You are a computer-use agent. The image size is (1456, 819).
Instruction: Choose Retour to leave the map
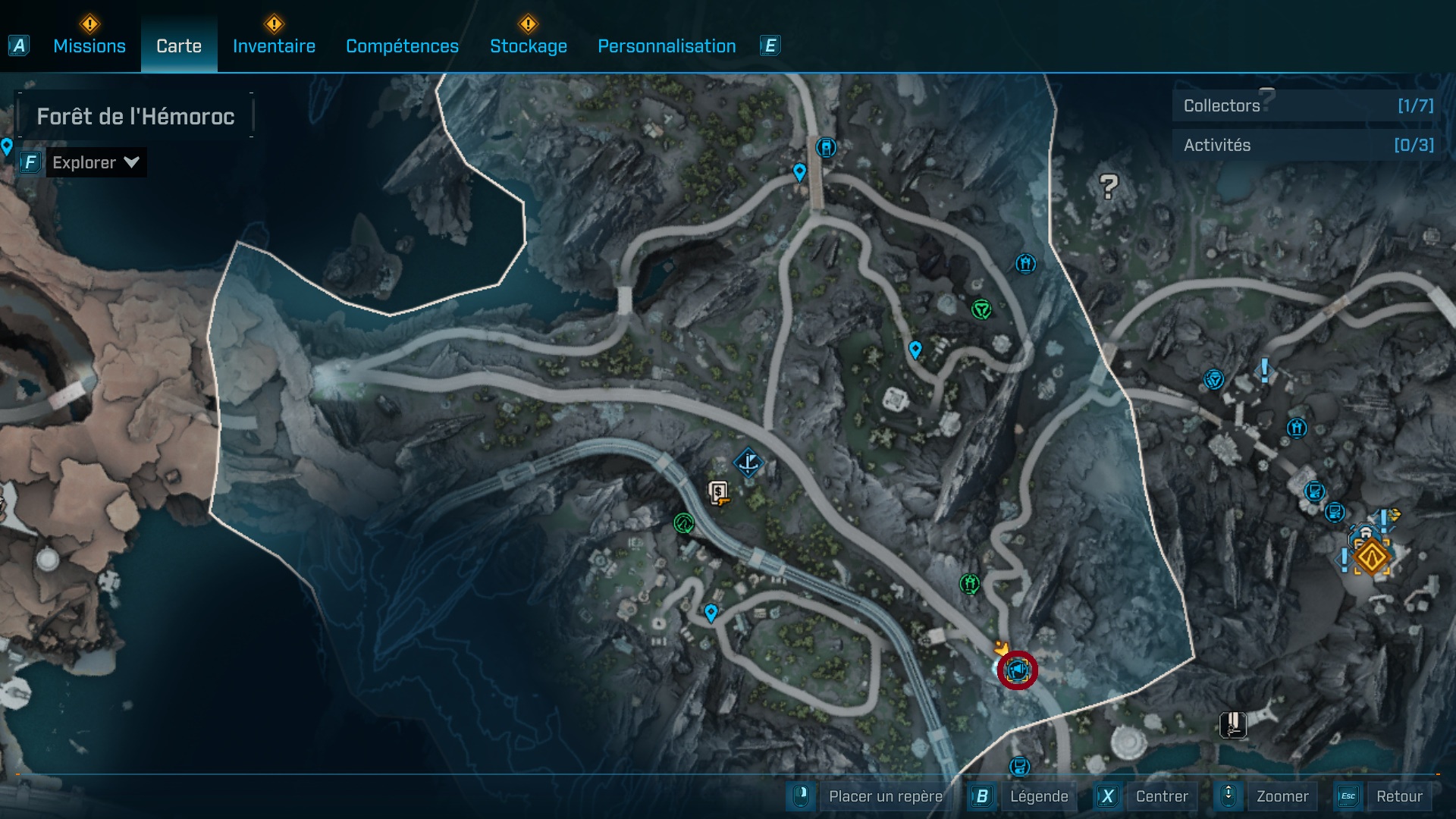click(x=1398, y=796)
